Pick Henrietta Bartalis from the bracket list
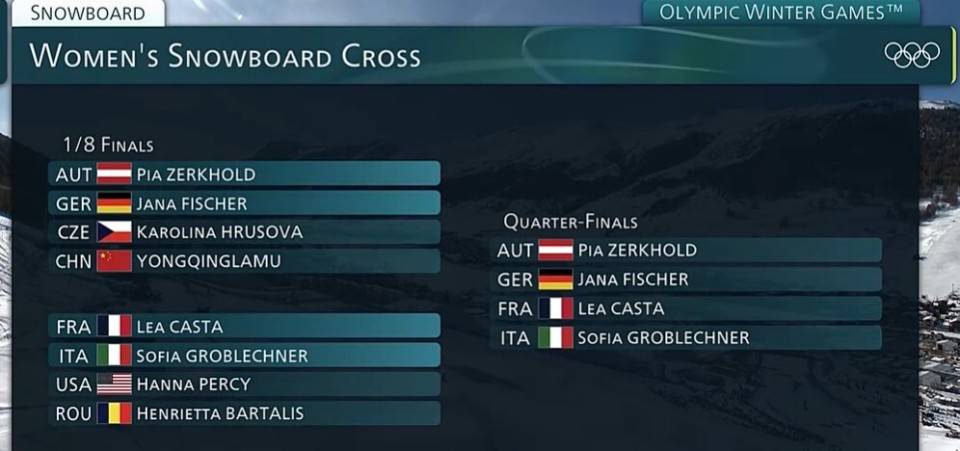This screenshot has width=960, height=451. pos(244,413)
